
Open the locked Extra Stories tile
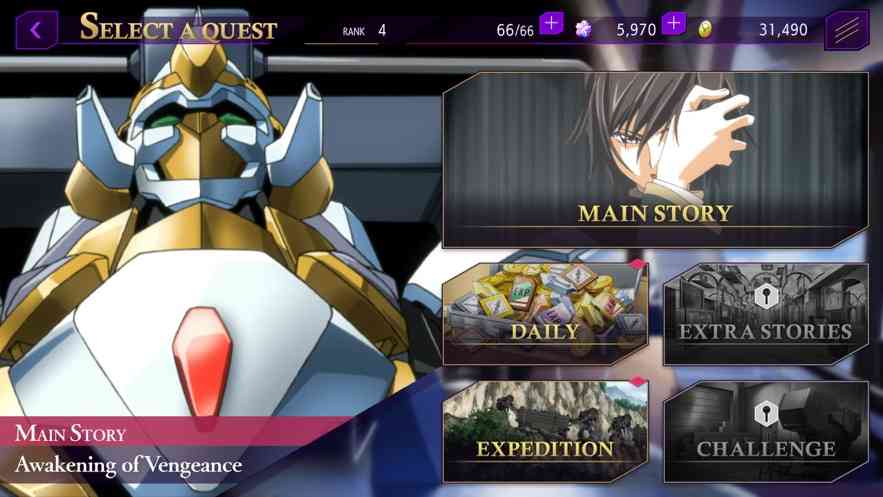[765, 314]
